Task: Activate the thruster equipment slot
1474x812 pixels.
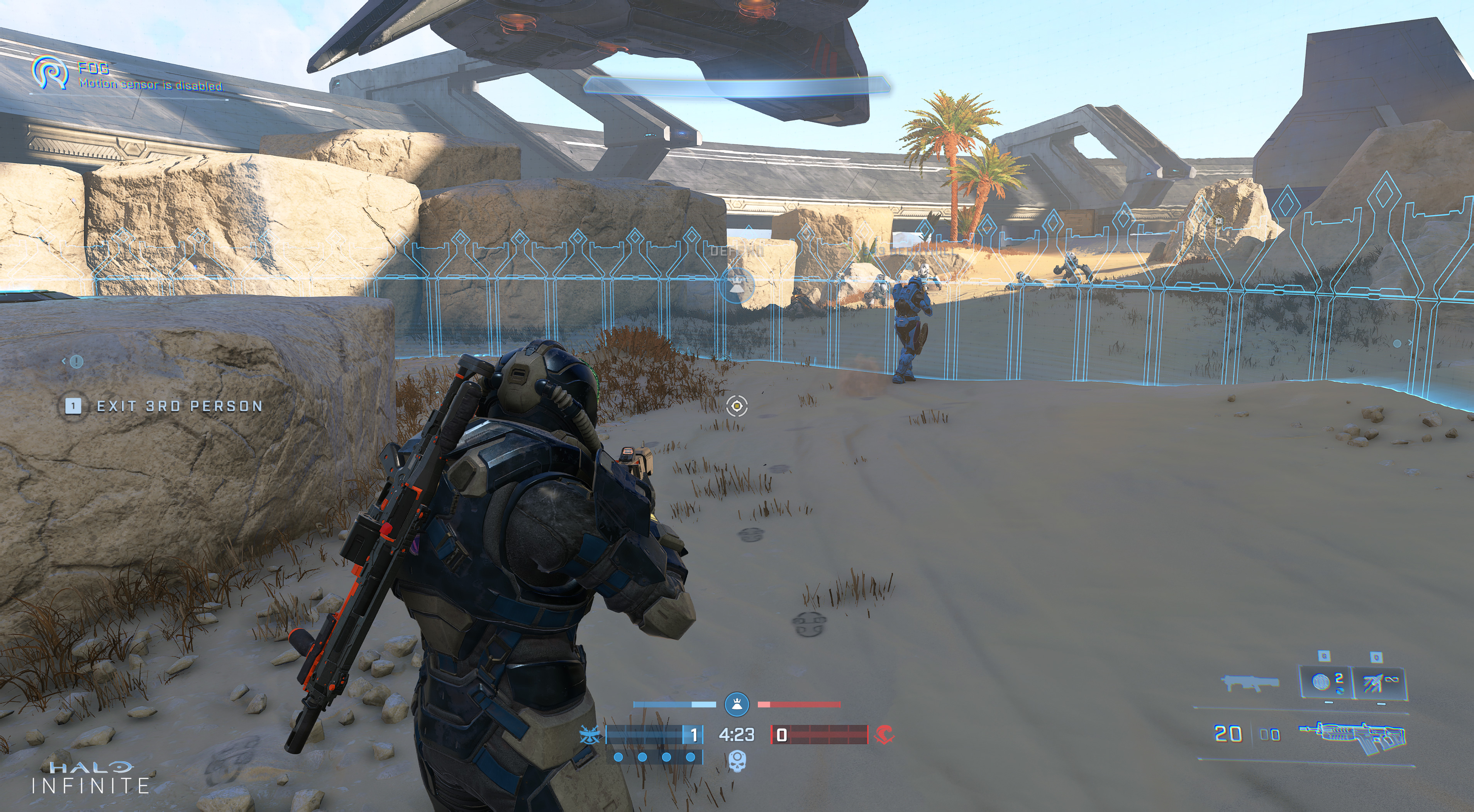Action: pyautogui.click(x=1378, y=683)
